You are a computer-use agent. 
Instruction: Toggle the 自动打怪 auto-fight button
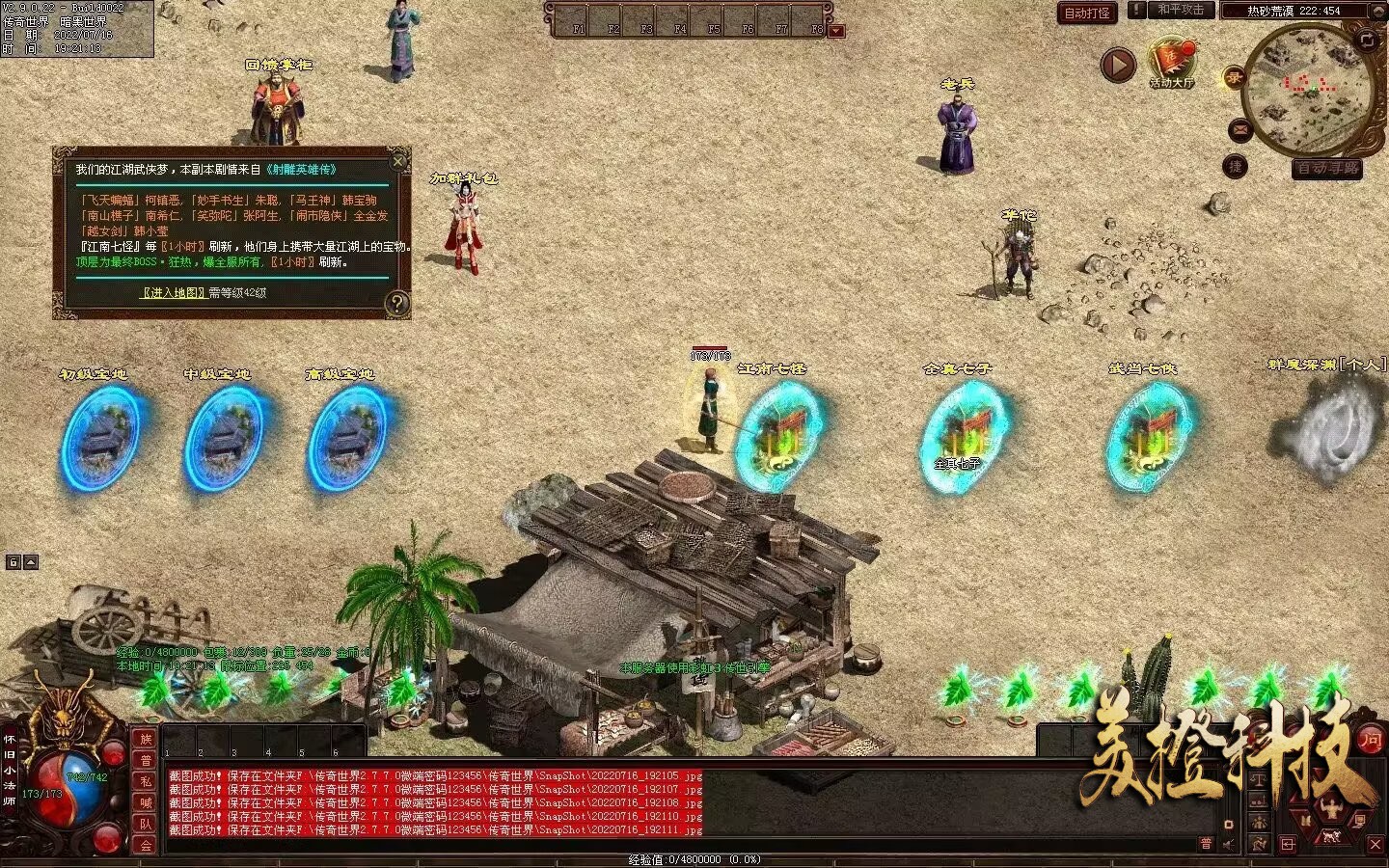point(1087,13)
